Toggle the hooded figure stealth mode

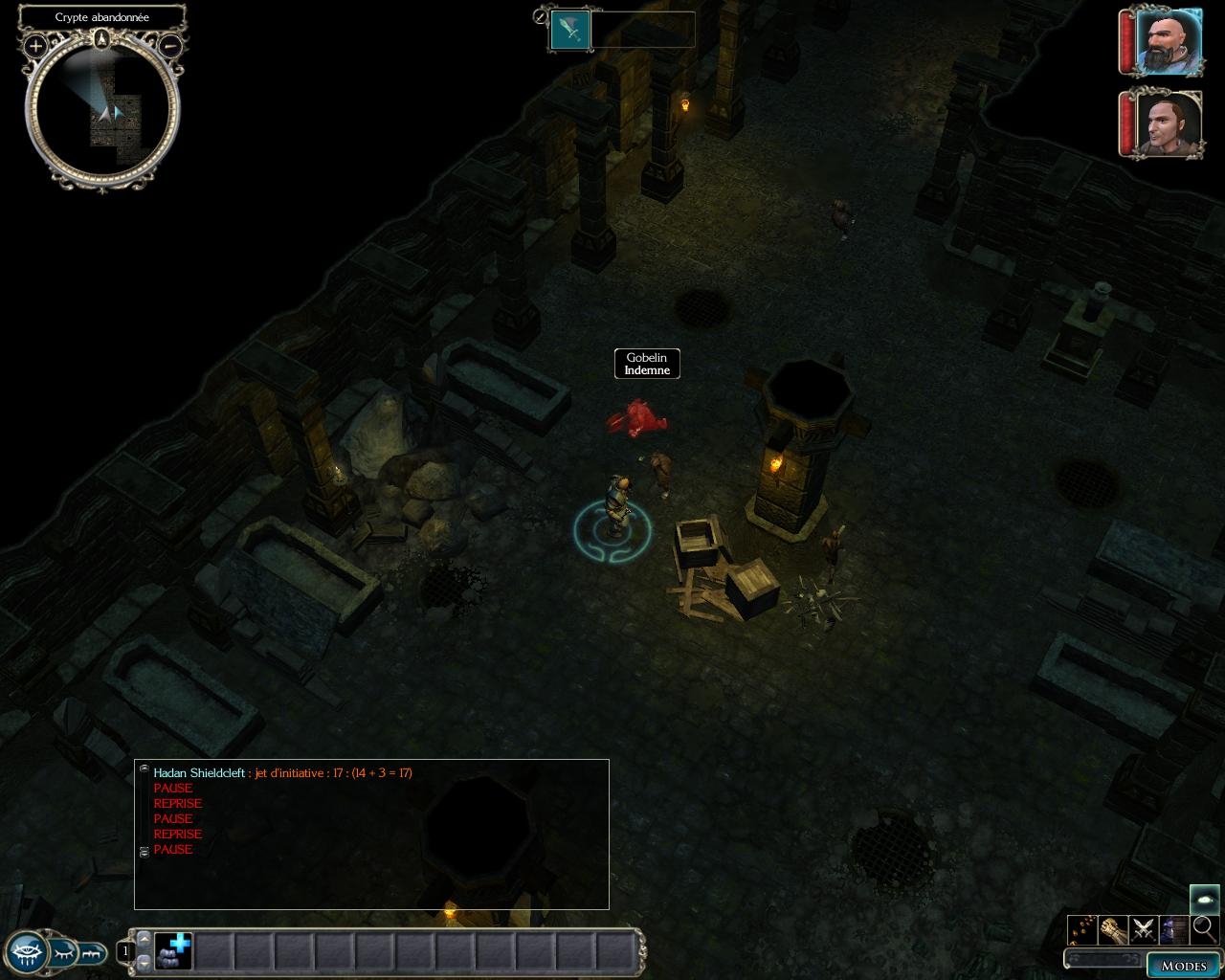point(1173,928)
